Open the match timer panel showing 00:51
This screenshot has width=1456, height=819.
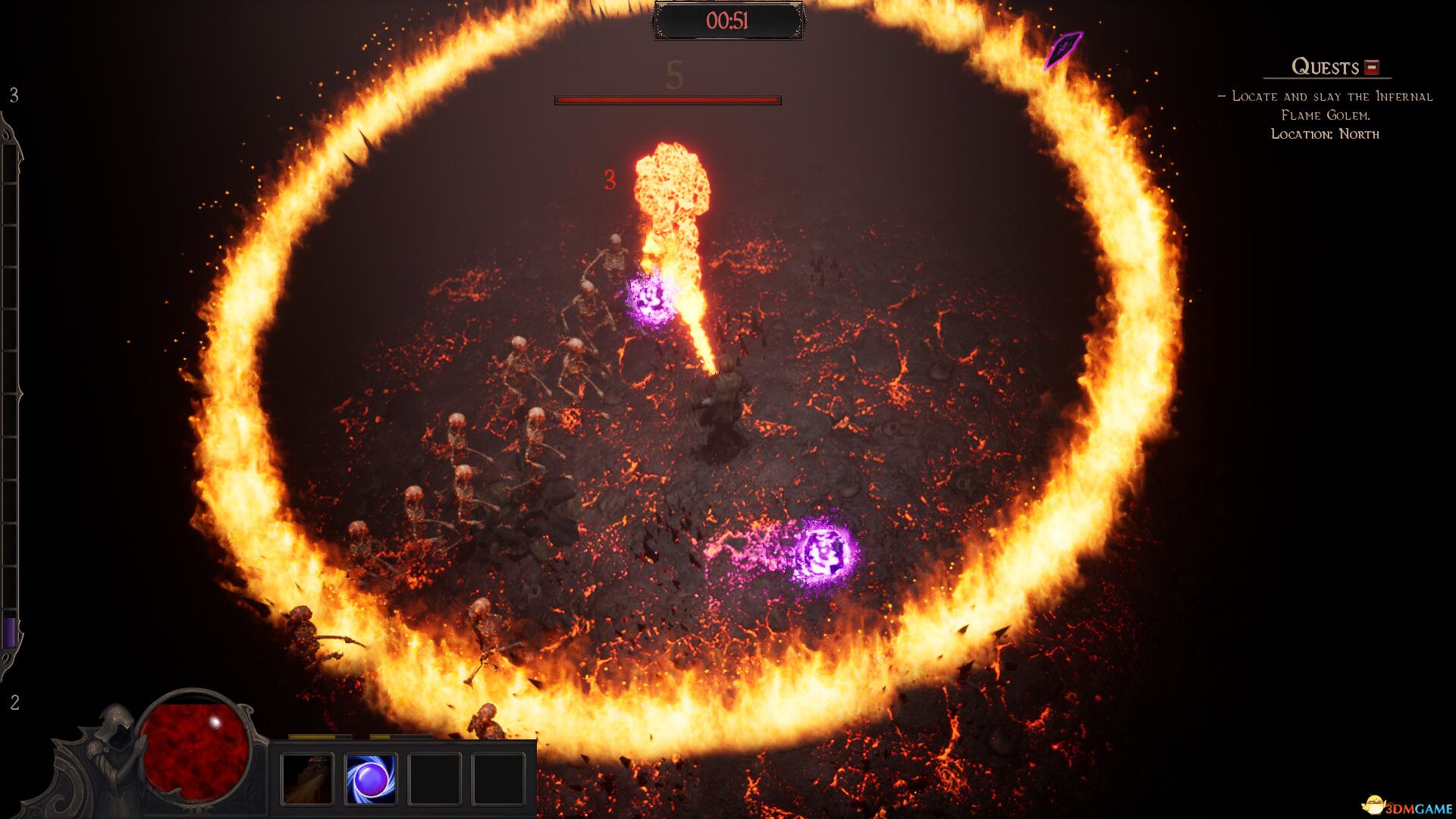[728, 21]
